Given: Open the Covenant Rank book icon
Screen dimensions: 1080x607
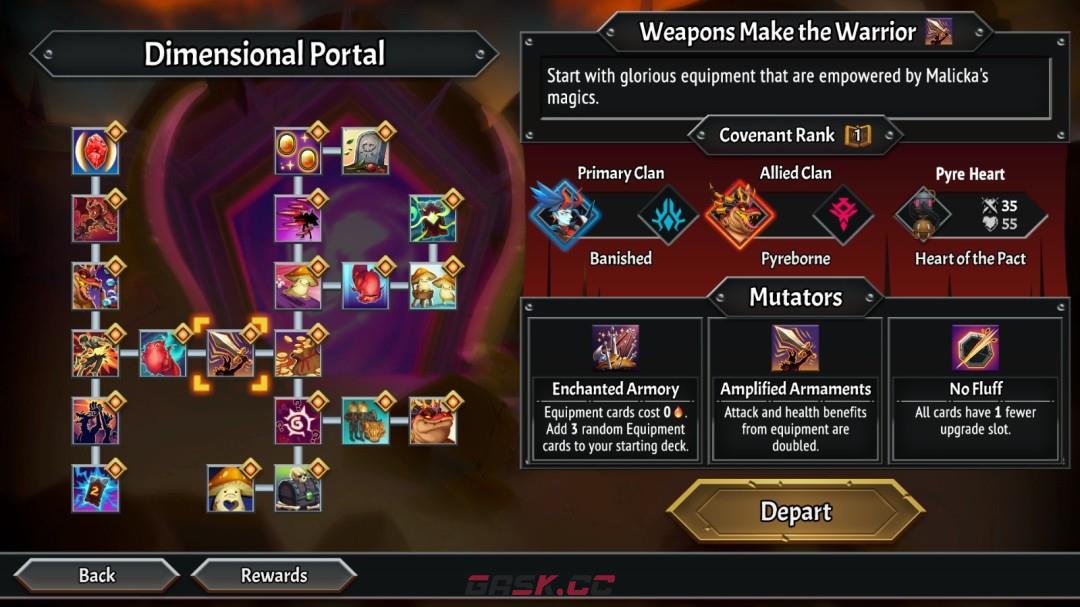Looking at the screenshot, I should [x=857, y=135].
